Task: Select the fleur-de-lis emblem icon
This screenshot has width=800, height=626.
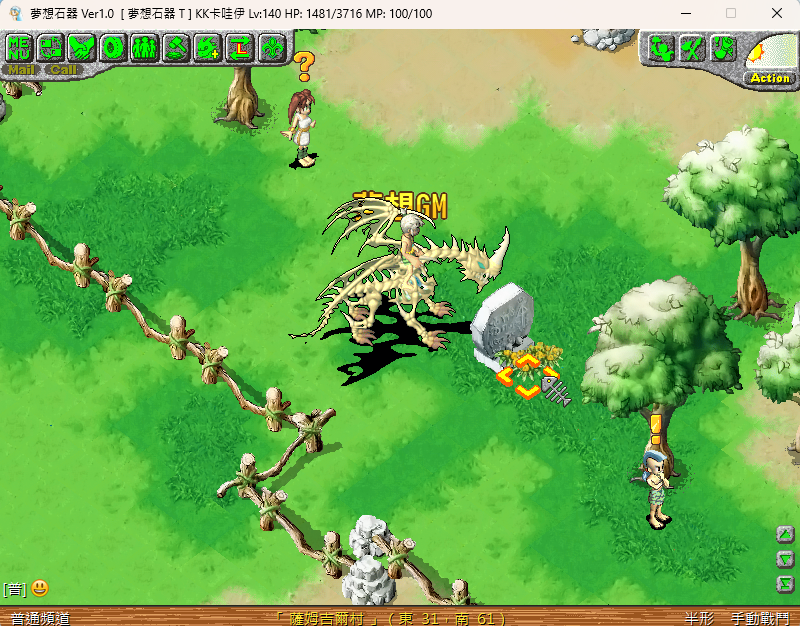Action: pos(270,47)
